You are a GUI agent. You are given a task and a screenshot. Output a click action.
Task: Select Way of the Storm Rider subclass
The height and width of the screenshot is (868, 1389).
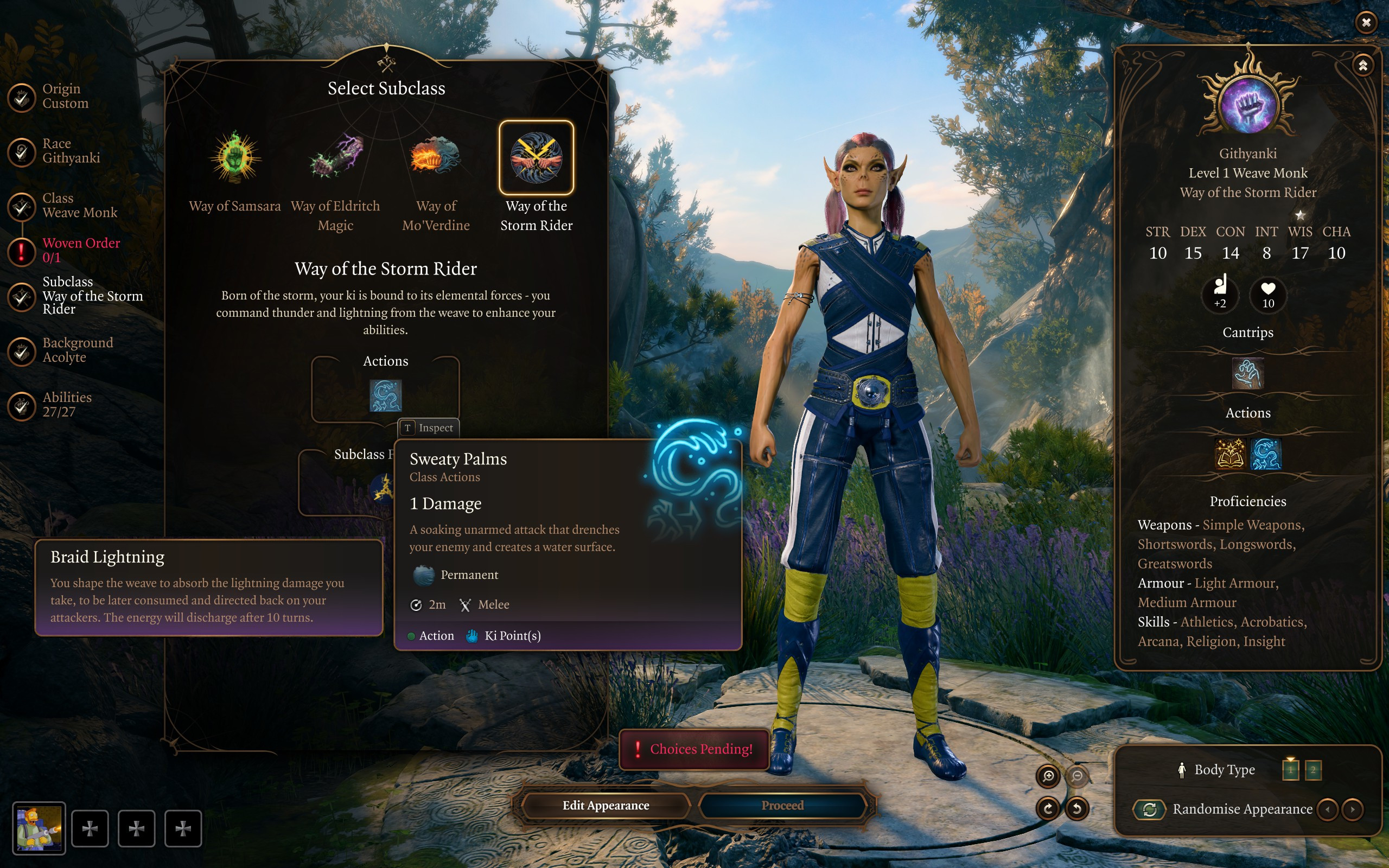[x=536, y=157]
